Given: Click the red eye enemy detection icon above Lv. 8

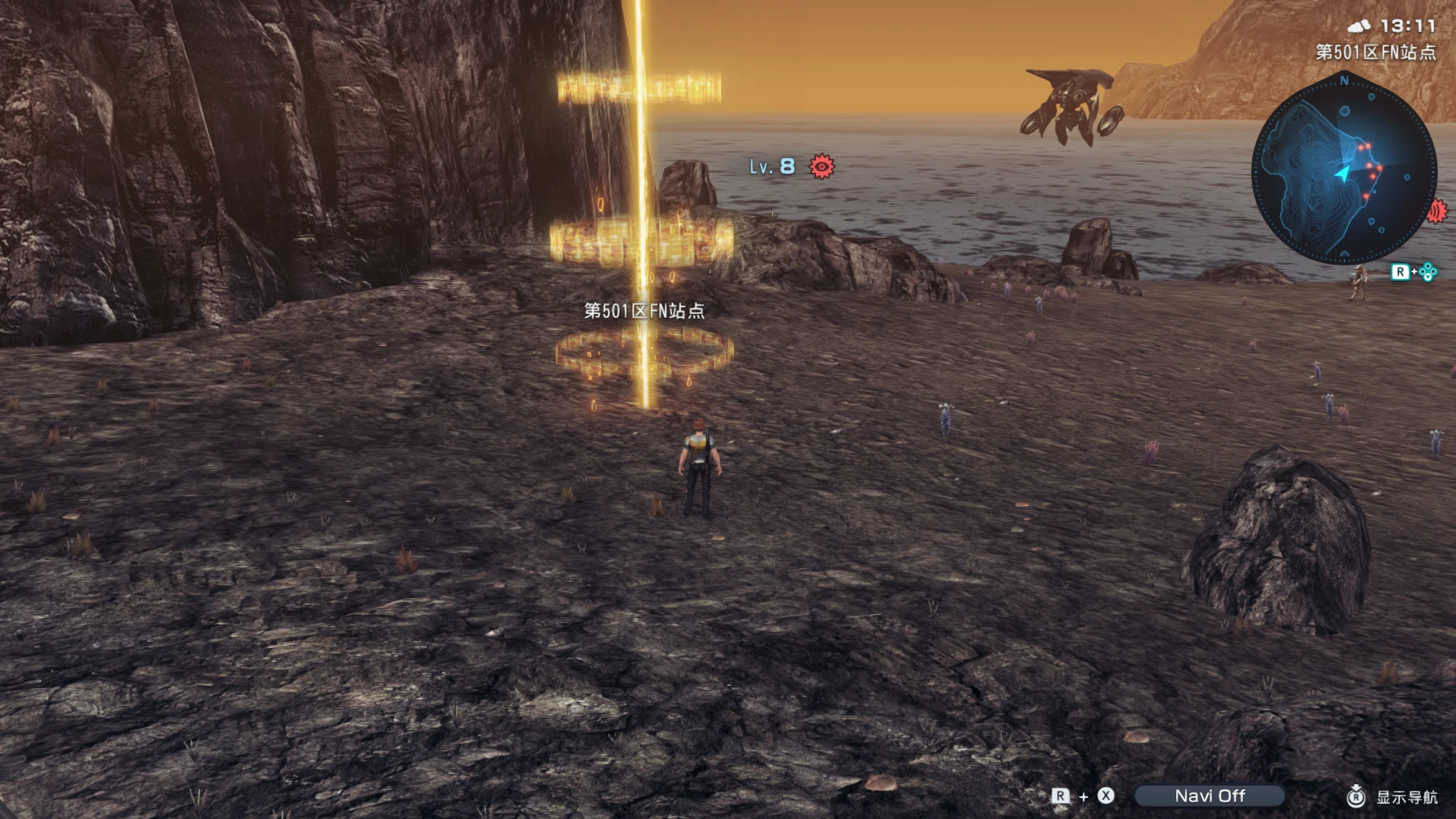Looking at the screenshot, I should (822, 167).
